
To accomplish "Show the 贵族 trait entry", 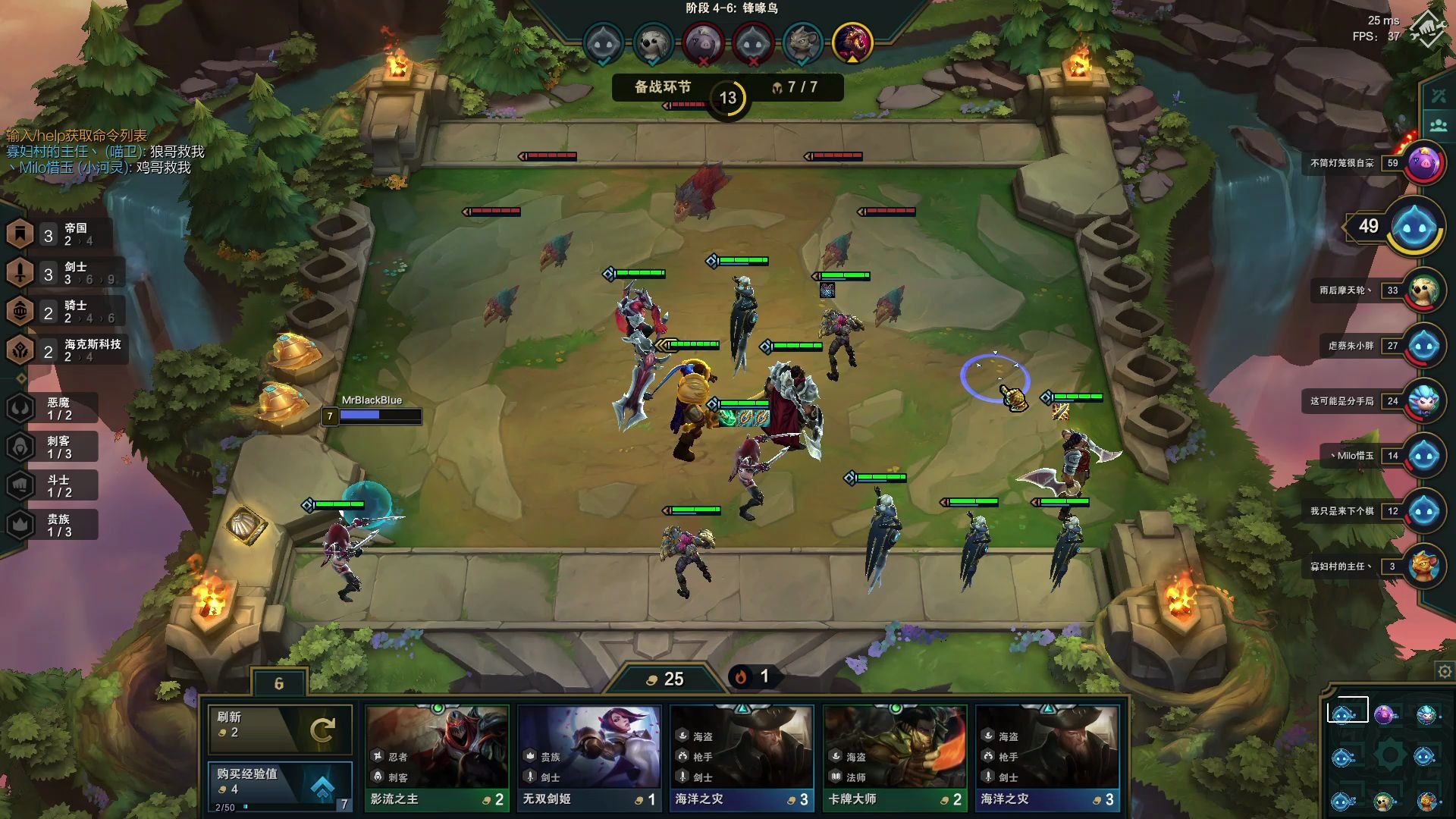I will click(x=52, y=525).
